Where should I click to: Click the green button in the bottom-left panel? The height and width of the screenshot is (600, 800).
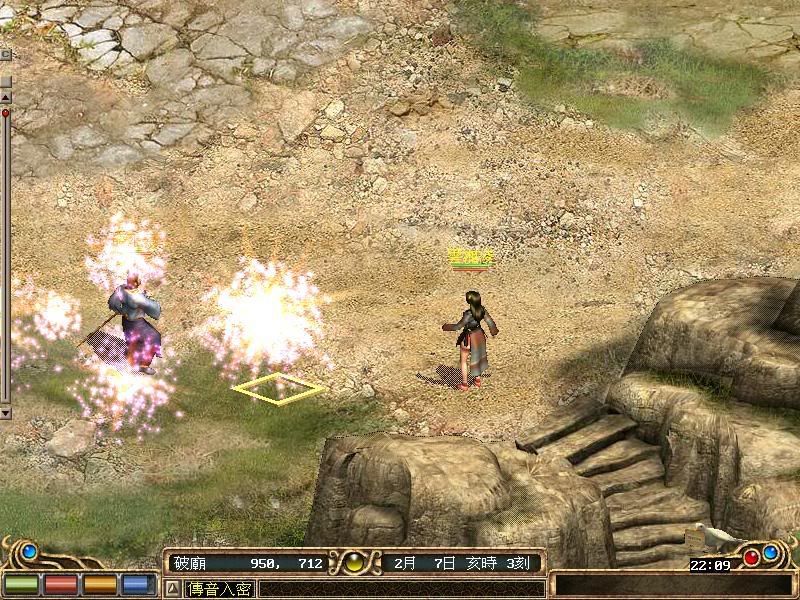tap(20, 584)
